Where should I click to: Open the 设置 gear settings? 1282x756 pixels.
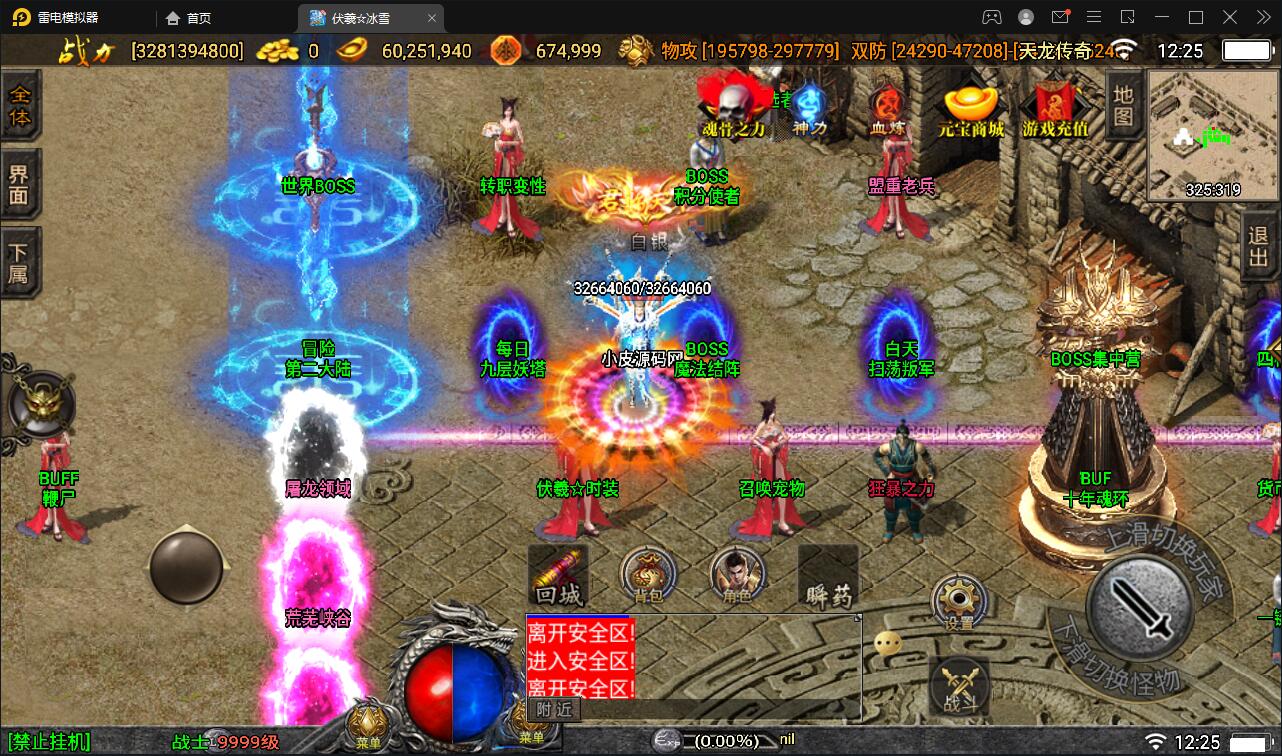click(959, 602)
